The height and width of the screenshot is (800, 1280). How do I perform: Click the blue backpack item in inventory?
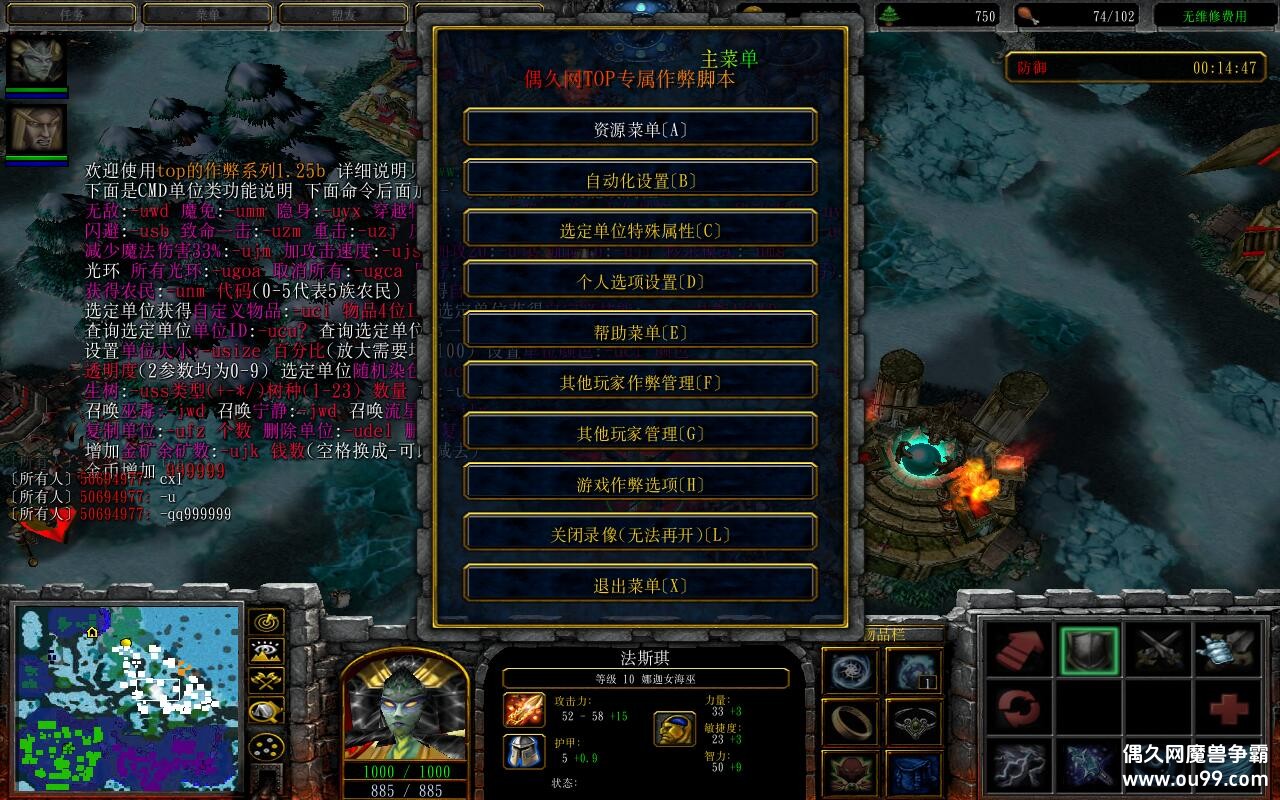coord(915,772)
